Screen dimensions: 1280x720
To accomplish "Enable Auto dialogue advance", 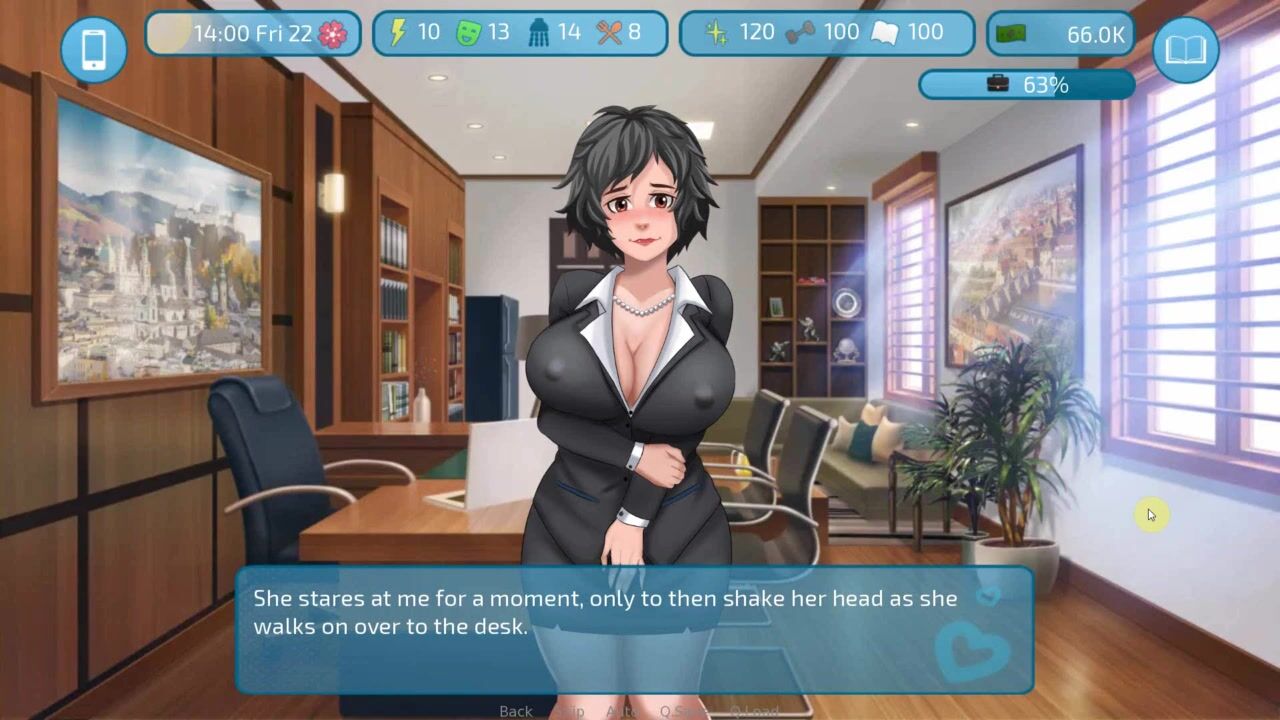I will [622, 711].
